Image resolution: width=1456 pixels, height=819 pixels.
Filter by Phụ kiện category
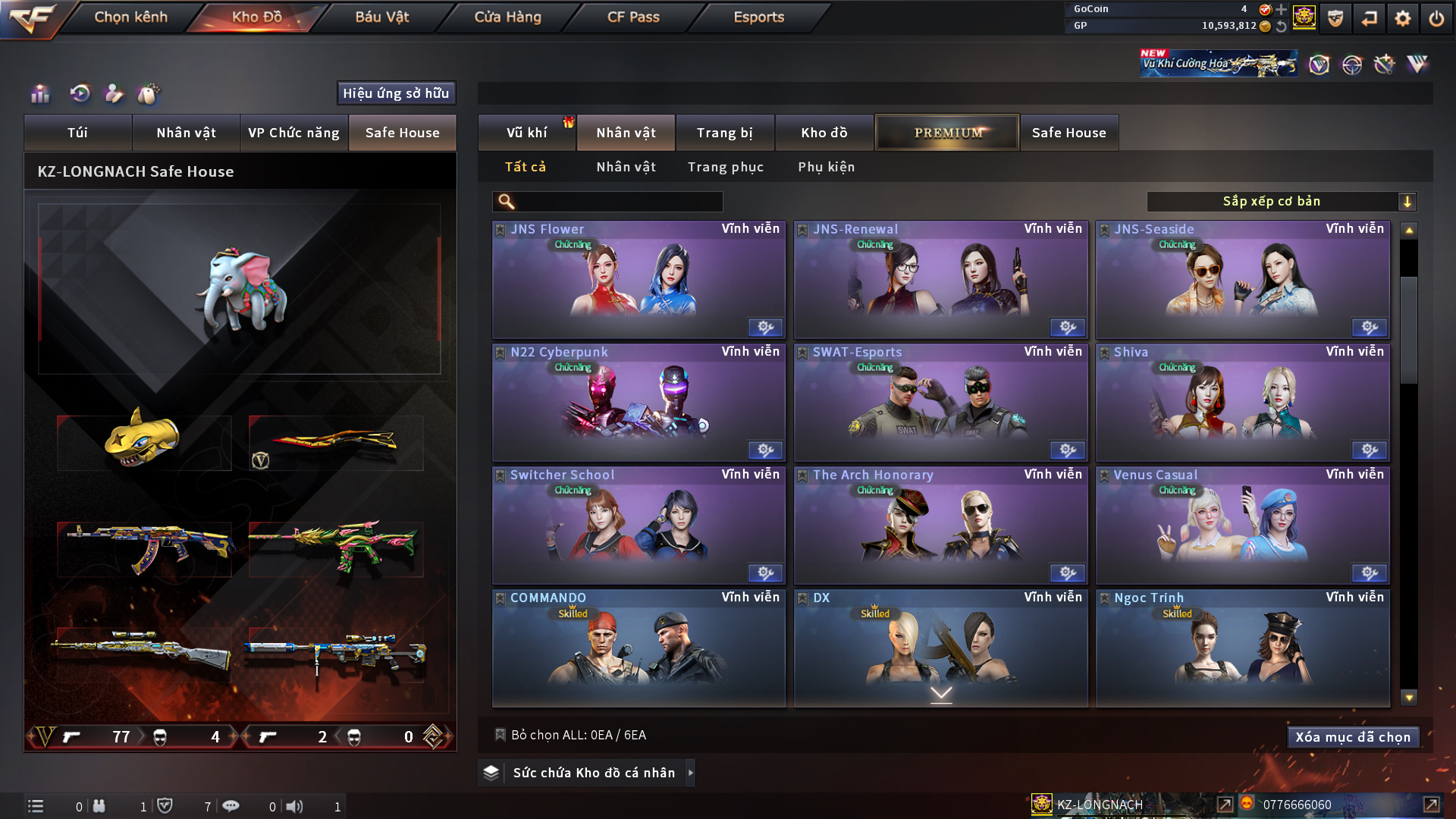[826, 167]
